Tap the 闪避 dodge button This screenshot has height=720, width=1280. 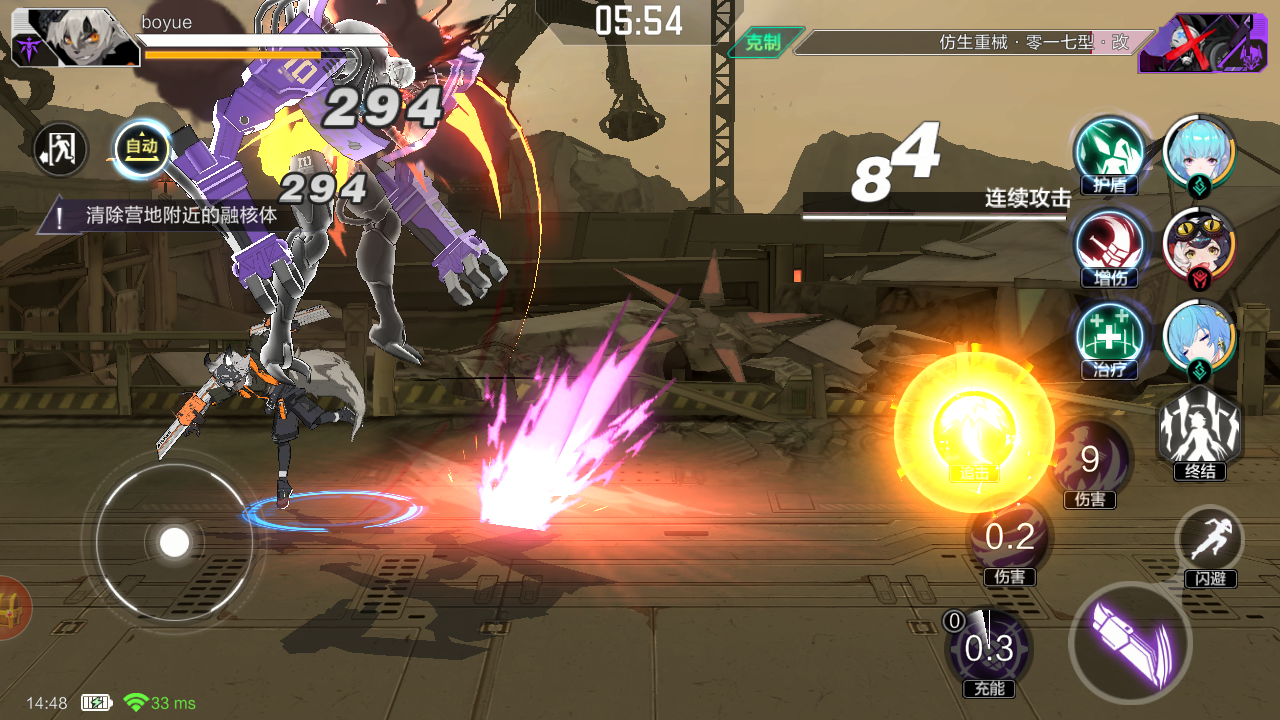point(1210,541)
